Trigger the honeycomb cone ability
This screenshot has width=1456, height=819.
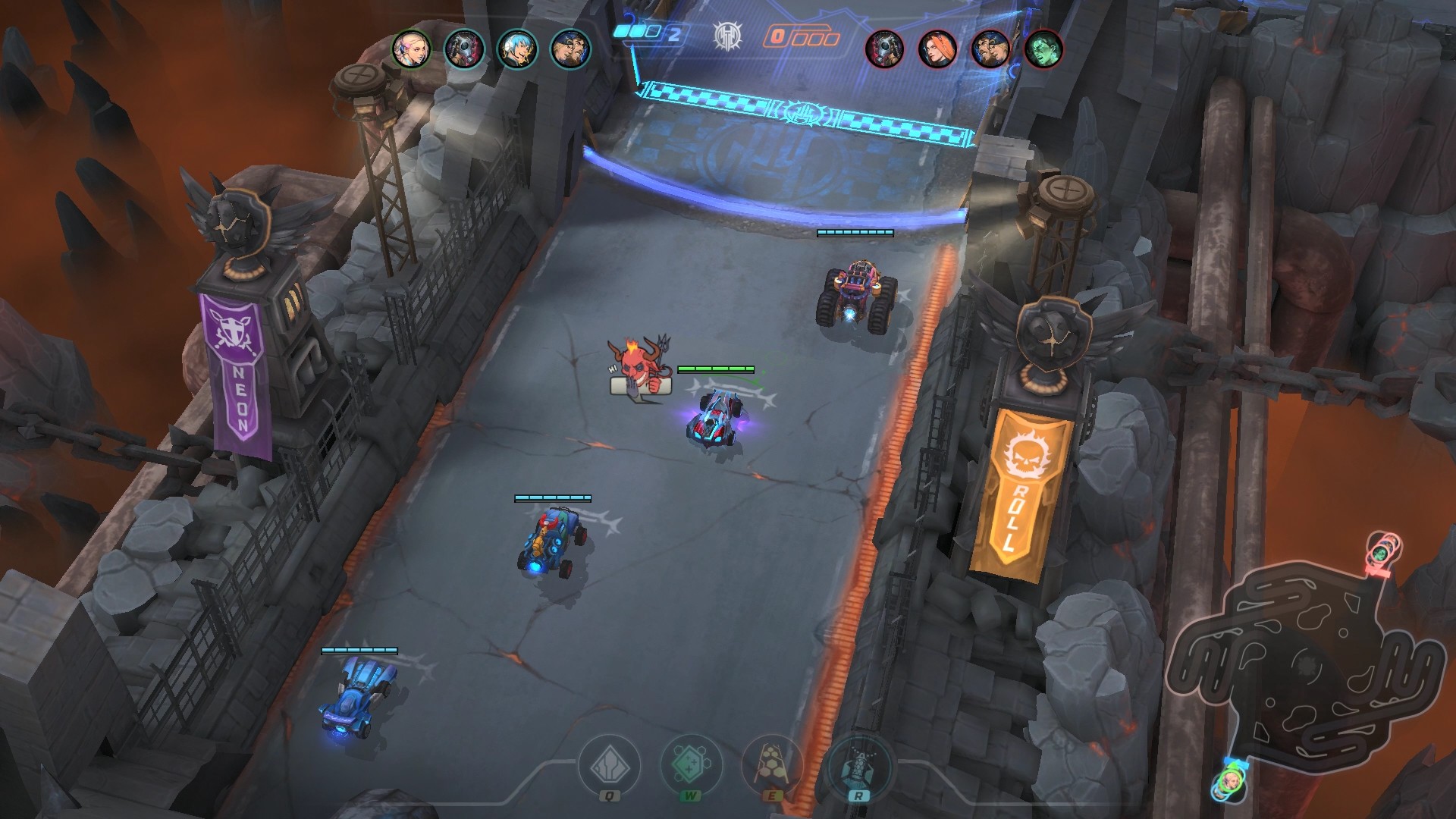point(772,766)
